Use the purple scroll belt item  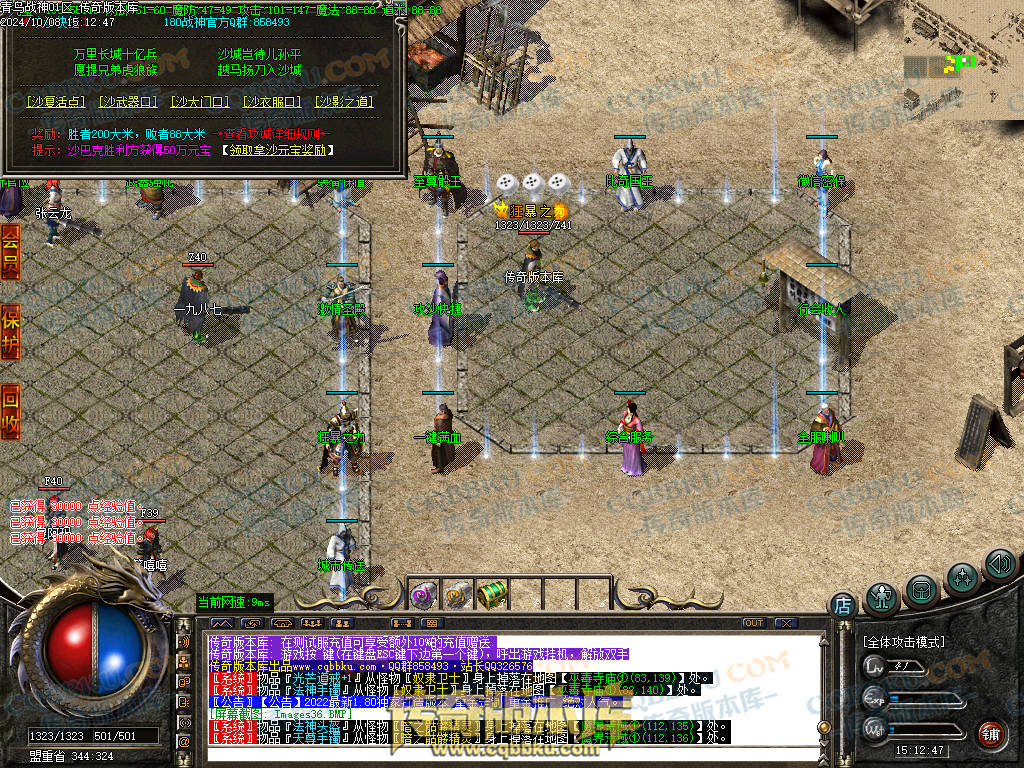coord(422,596)
